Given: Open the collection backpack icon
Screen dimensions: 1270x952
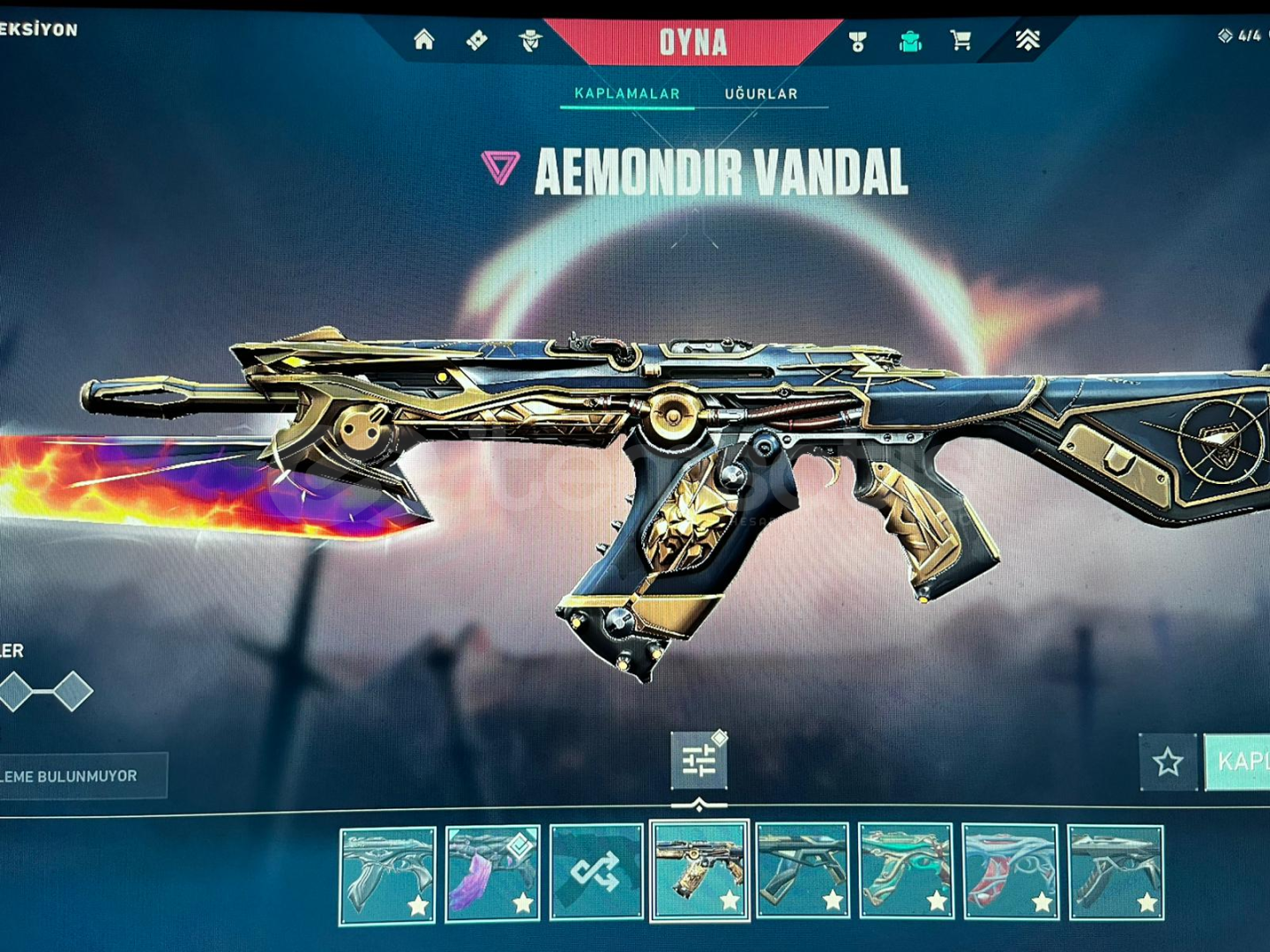Looking at the screenshot, I should [x=910, y=41].
